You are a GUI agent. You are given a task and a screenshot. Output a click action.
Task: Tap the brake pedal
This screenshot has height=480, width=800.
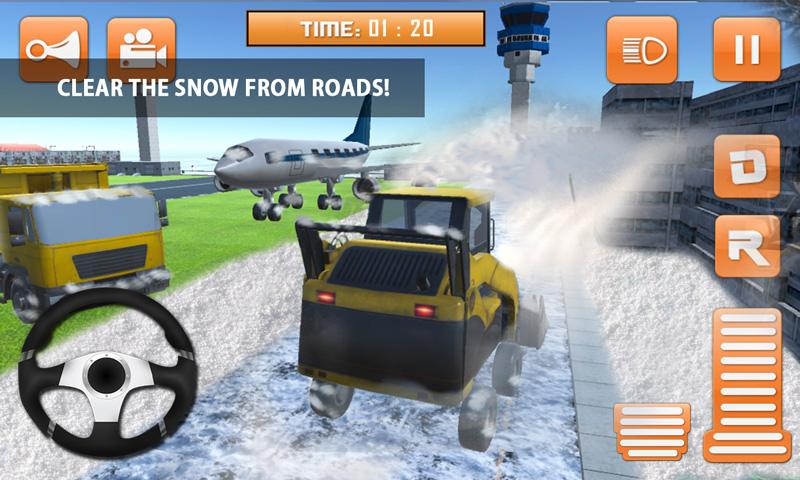click(652, 431)
